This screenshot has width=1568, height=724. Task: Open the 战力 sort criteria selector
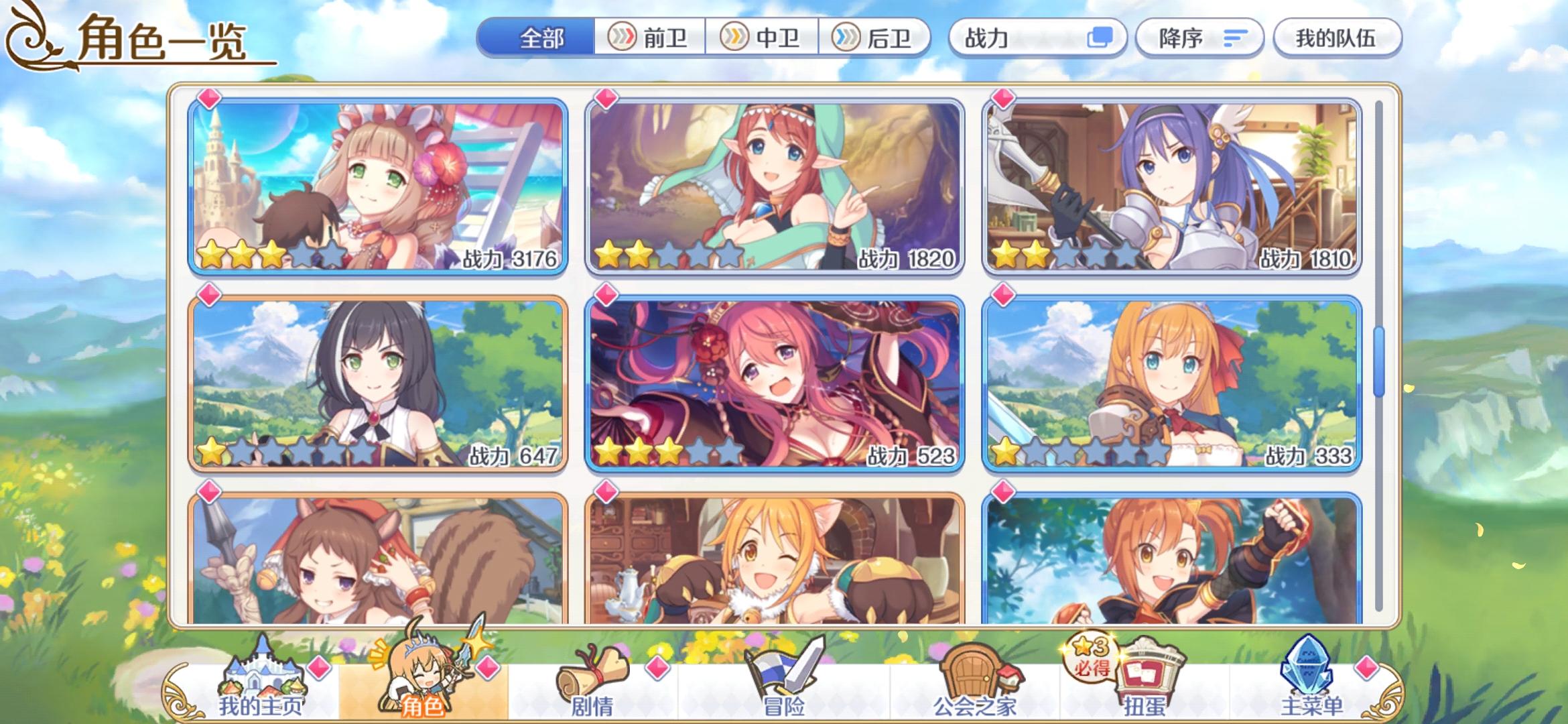[985, 38]
